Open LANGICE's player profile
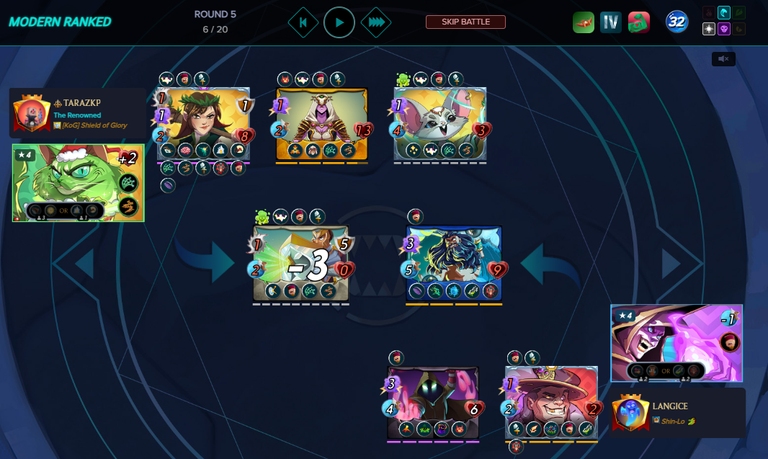This screenshot has width=768, height=459. tap(670, 406)
